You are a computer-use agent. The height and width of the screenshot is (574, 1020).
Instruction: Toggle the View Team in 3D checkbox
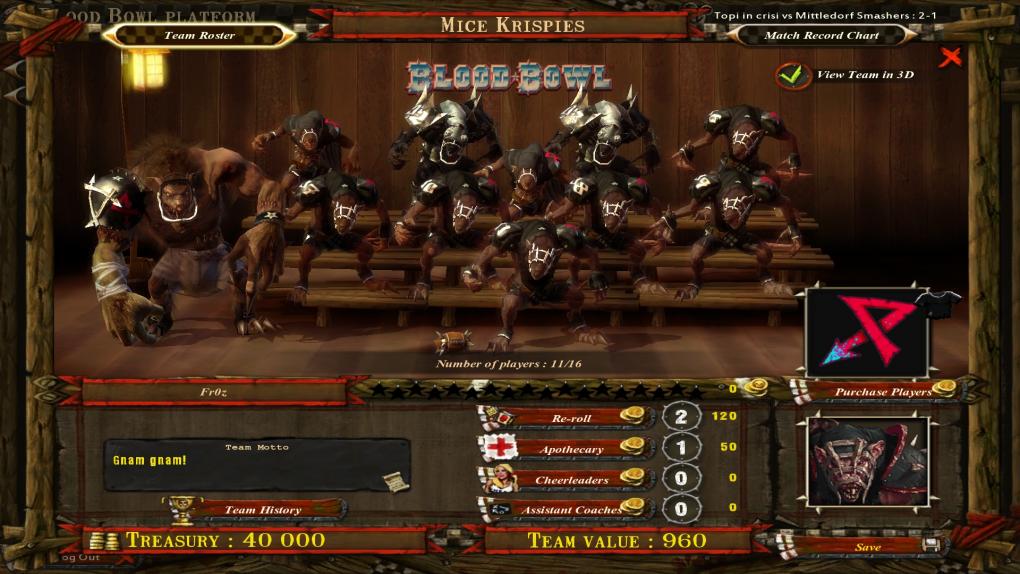[x=793, y=75]
